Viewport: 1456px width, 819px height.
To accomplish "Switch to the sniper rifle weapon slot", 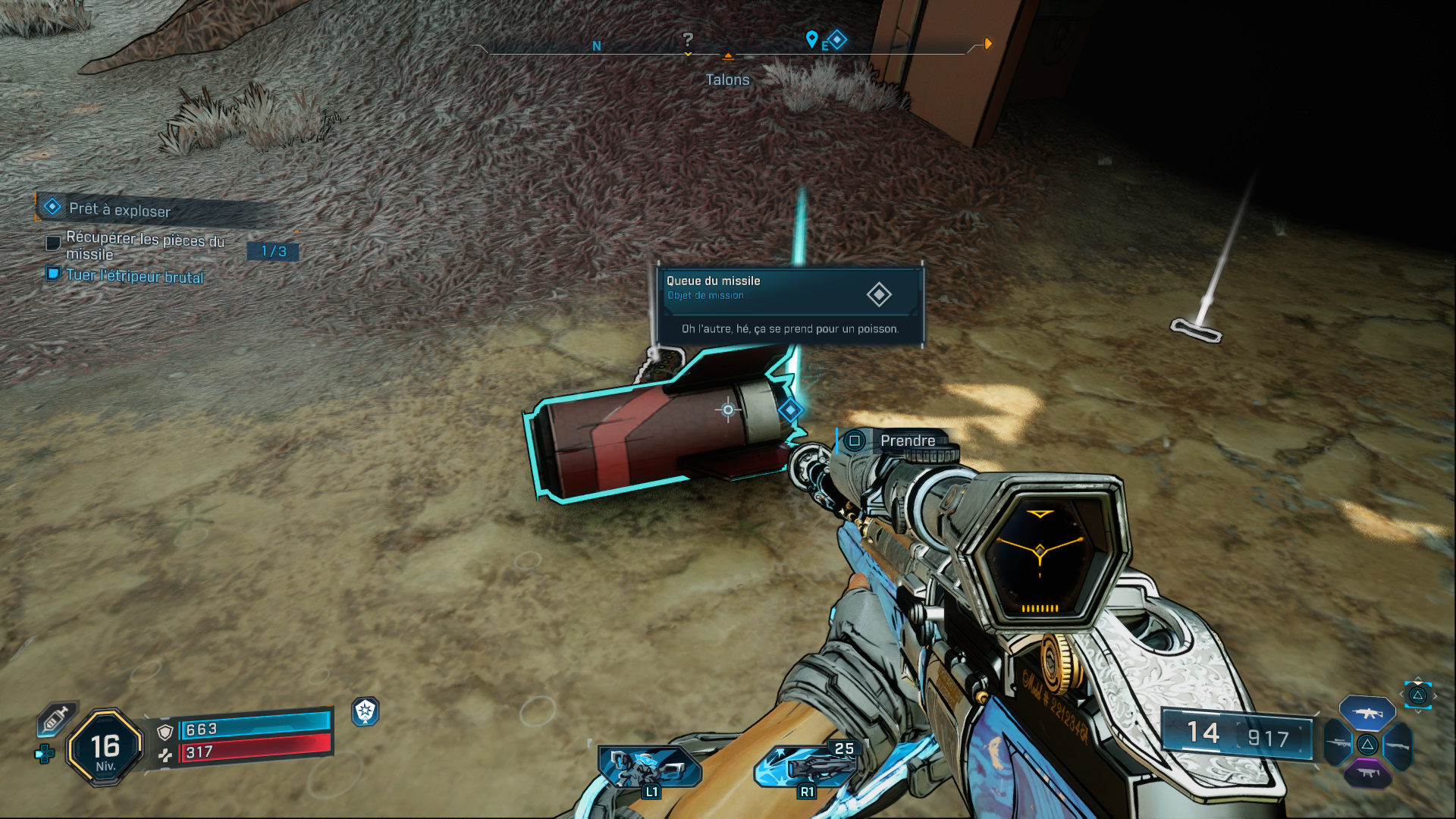I will click(1338, 743).
